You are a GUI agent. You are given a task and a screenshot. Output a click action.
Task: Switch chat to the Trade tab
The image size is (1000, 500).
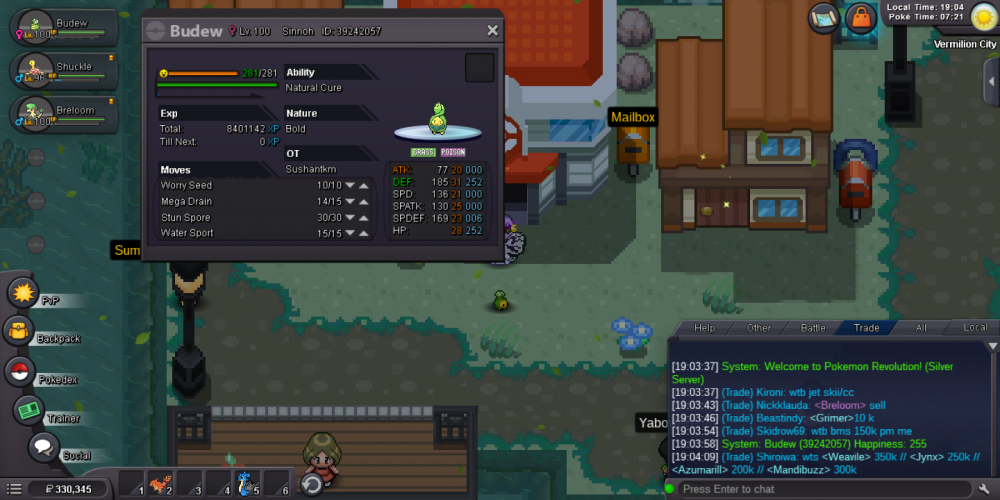(x=866, y=328)
